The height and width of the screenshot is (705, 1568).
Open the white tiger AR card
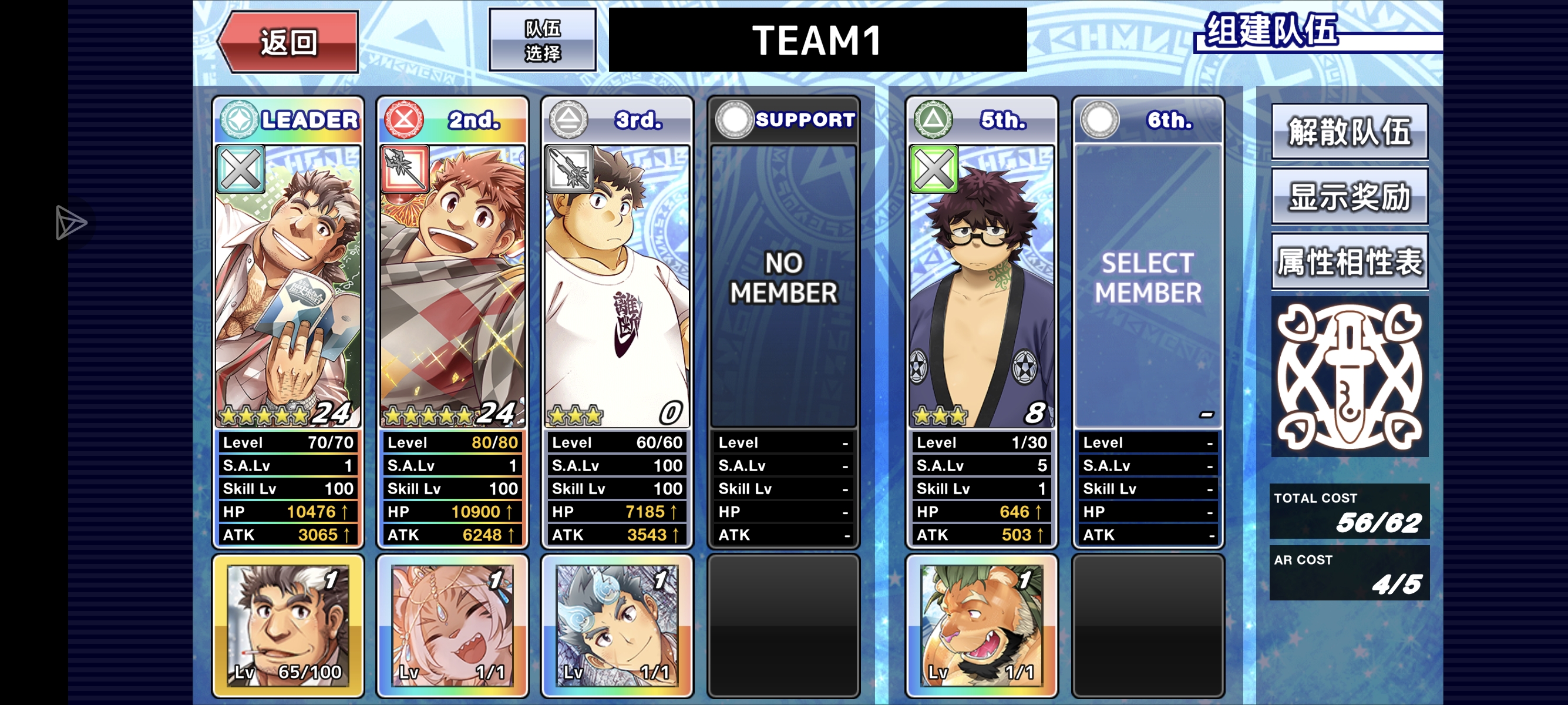pyautogui.click(x=453, y=625)
